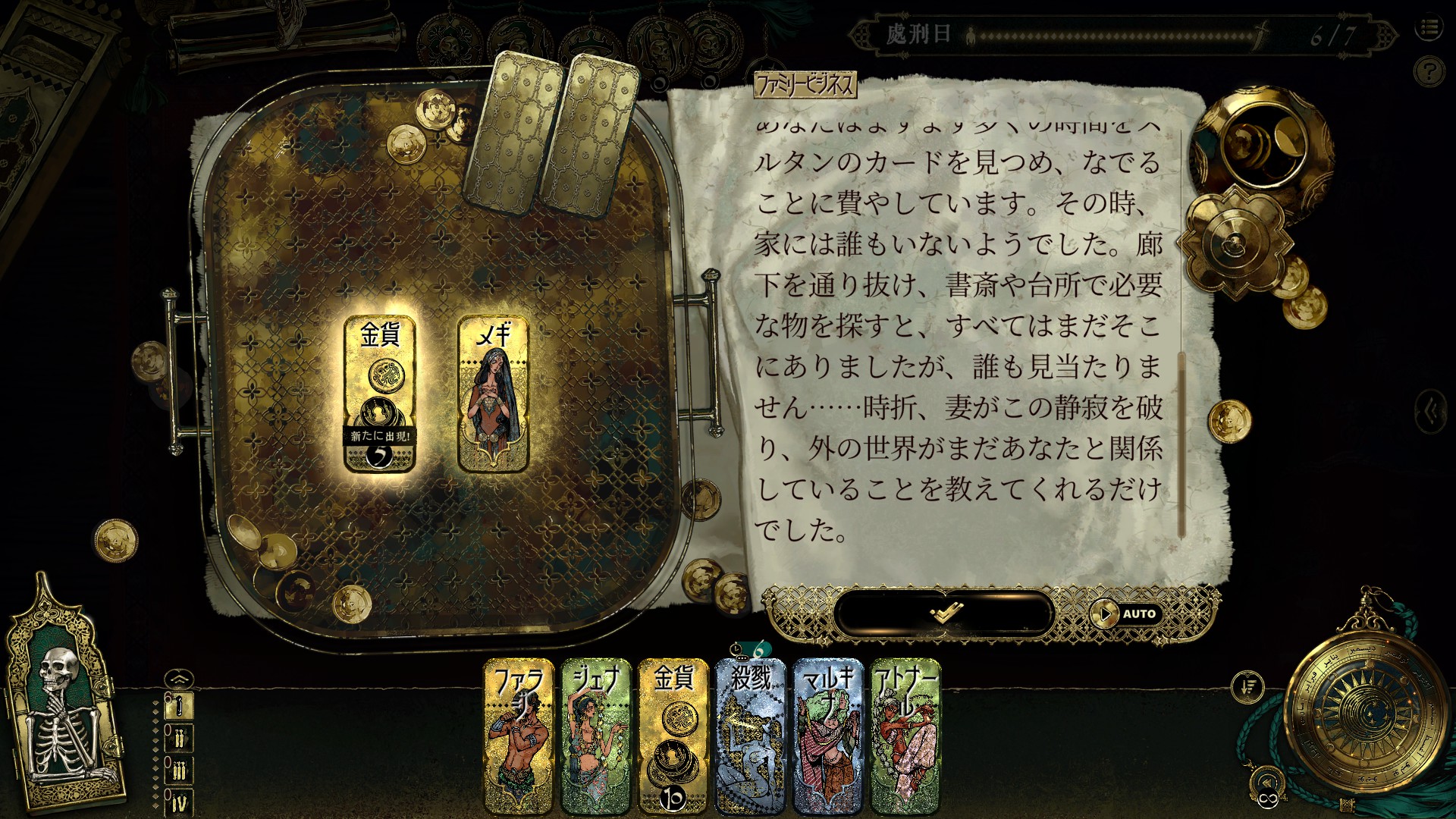The height and width of the screenshot is (819, 1456).
Task: Toggle the tier II card filter
Action: [178, 738]
